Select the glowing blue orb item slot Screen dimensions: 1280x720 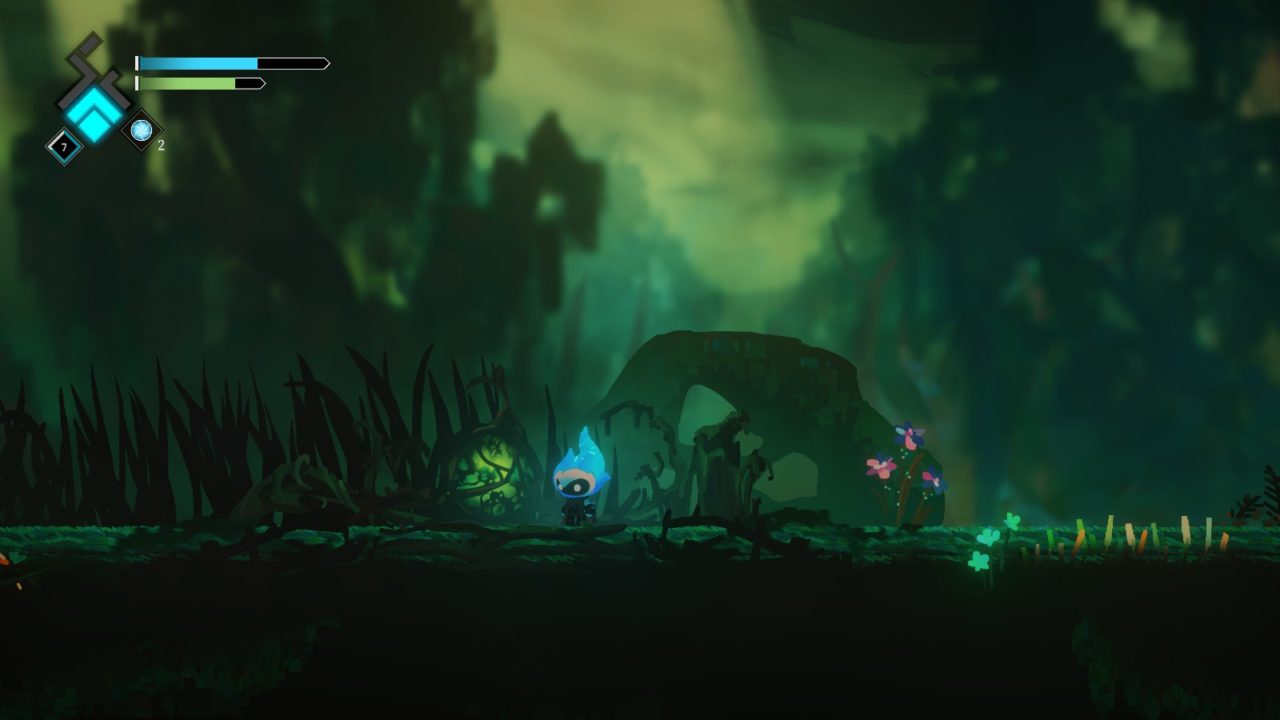[x=141, y=130]
